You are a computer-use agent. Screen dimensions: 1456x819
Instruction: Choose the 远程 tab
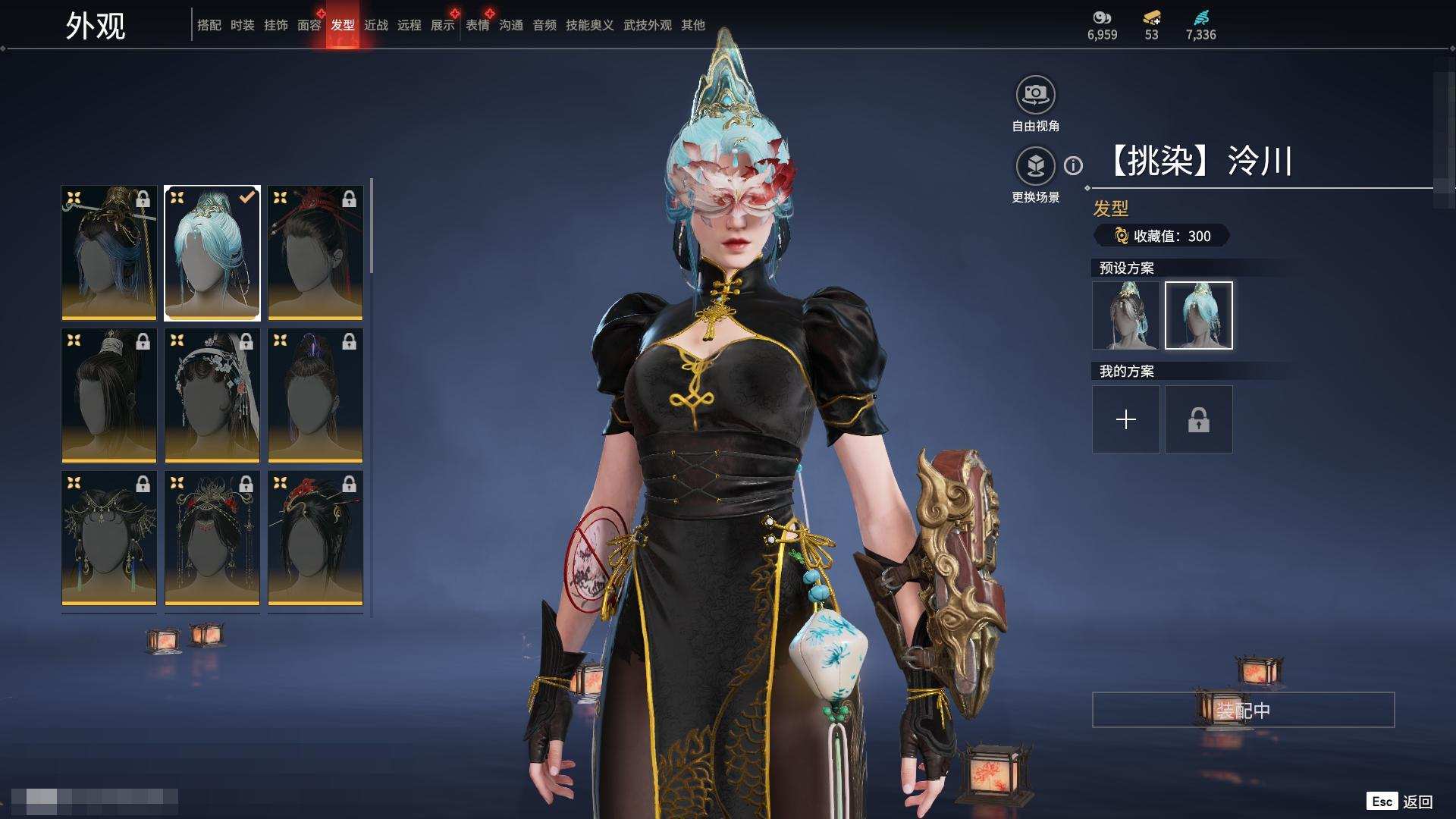409,25
